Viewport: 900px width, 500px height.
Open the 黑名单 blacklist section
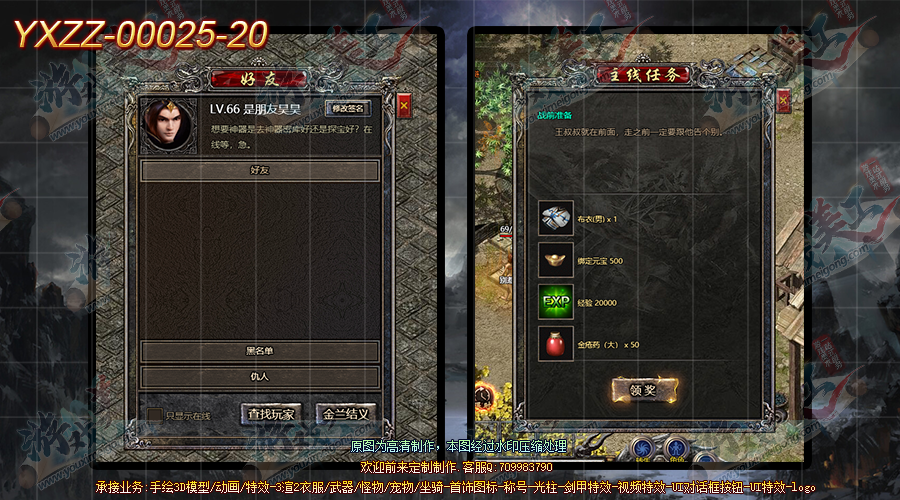[x=259, y=351]
